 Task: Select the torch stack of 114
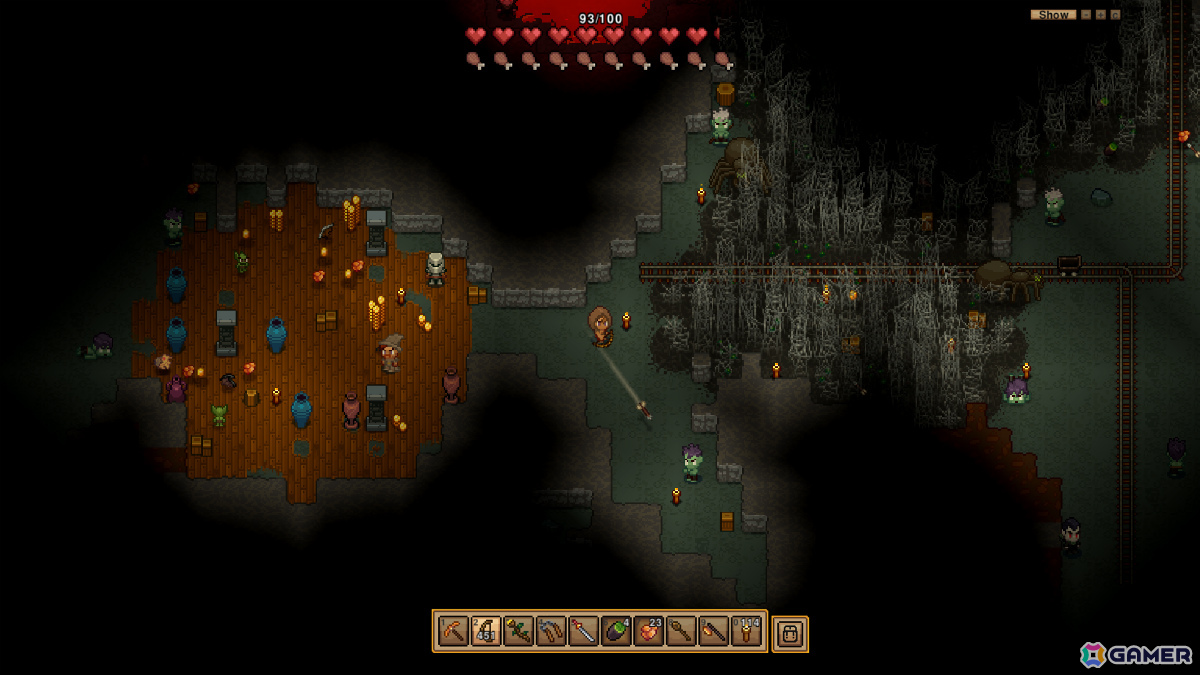click(x=747, y=632)
